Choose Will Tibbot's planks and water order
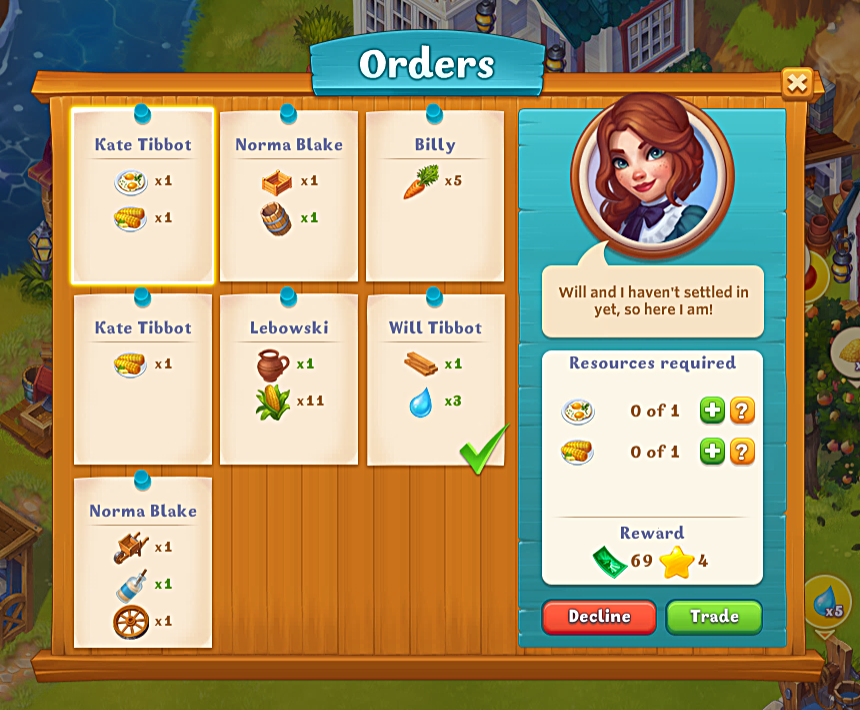 [435, 379]
